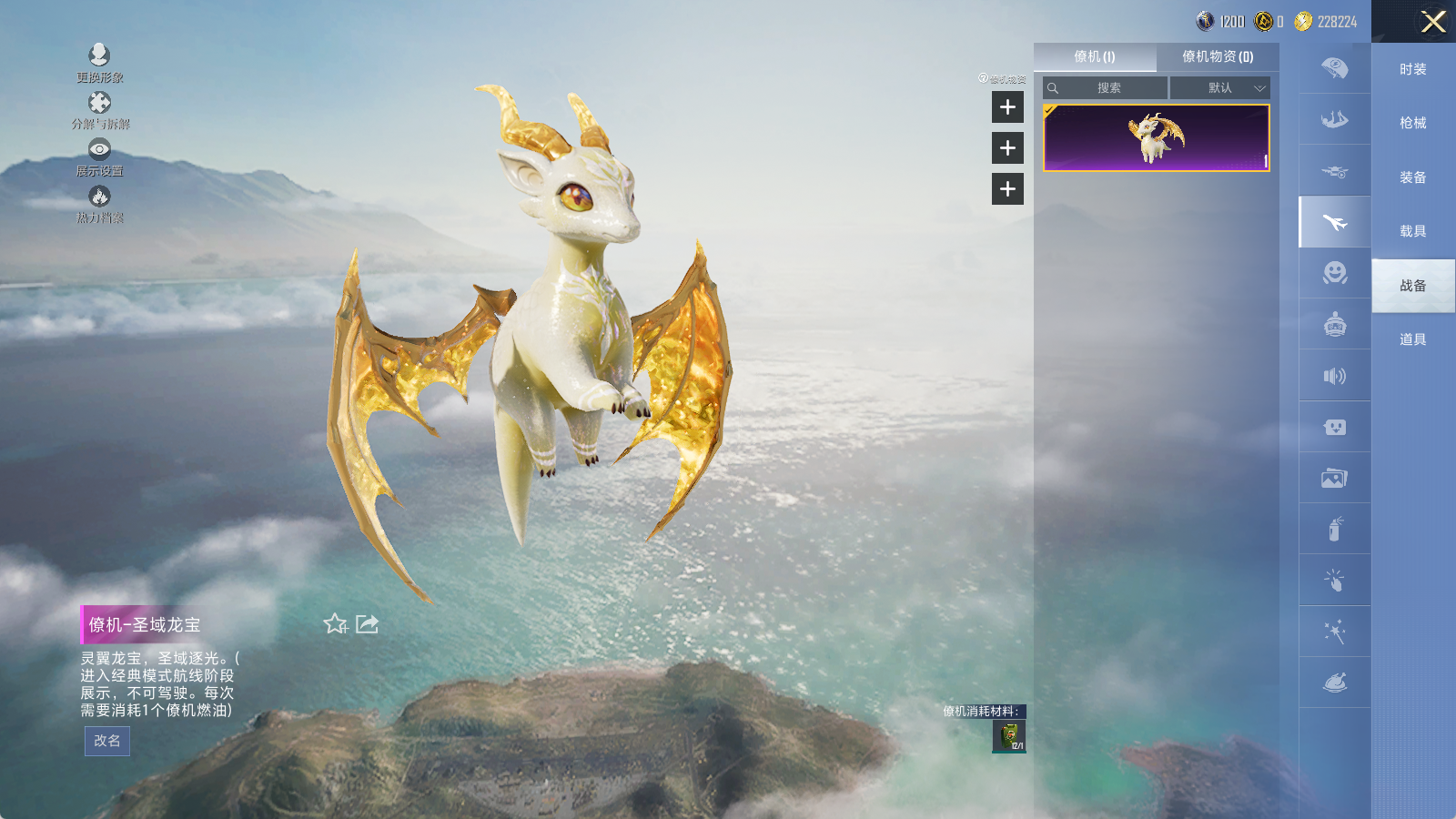Select the 僚机 (1) tab
Screen dimensions: 1456x819
[1094, 56]
